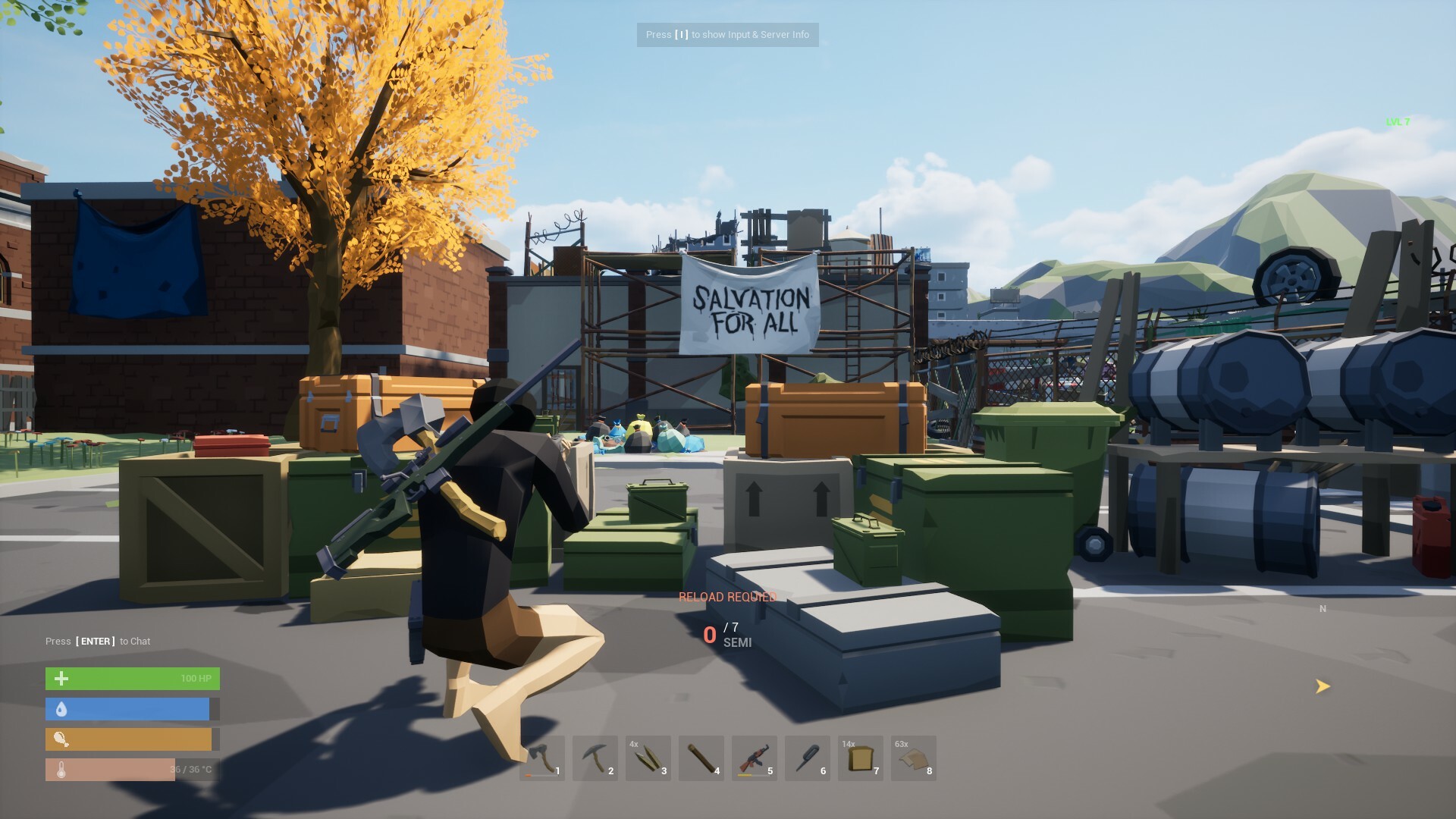1456x819 pixels.
Task: Select the AK rifle in hotbar slot 5
Action: point(755,758)
